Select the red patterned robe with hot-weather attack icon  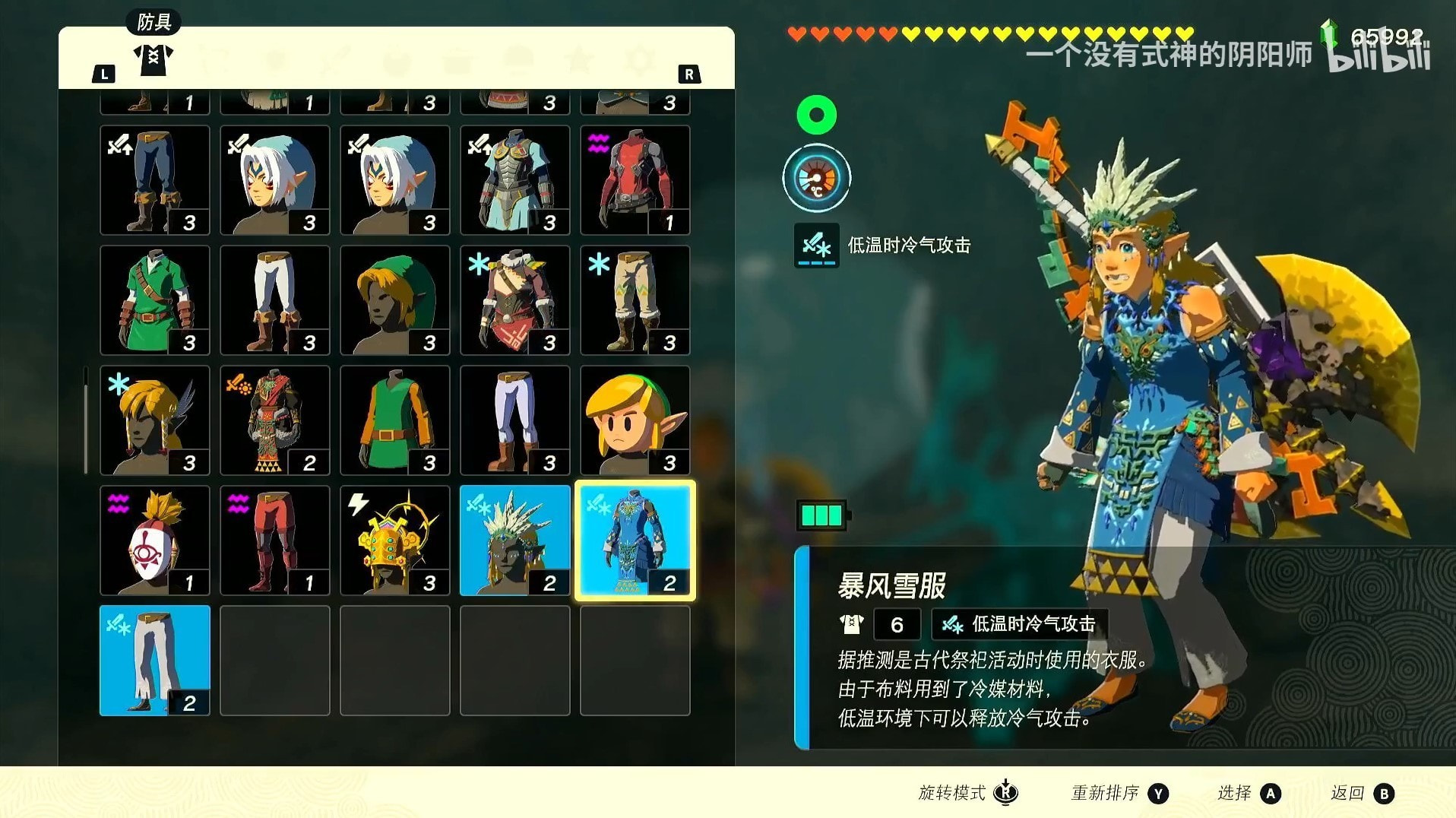tap(274, 420)
